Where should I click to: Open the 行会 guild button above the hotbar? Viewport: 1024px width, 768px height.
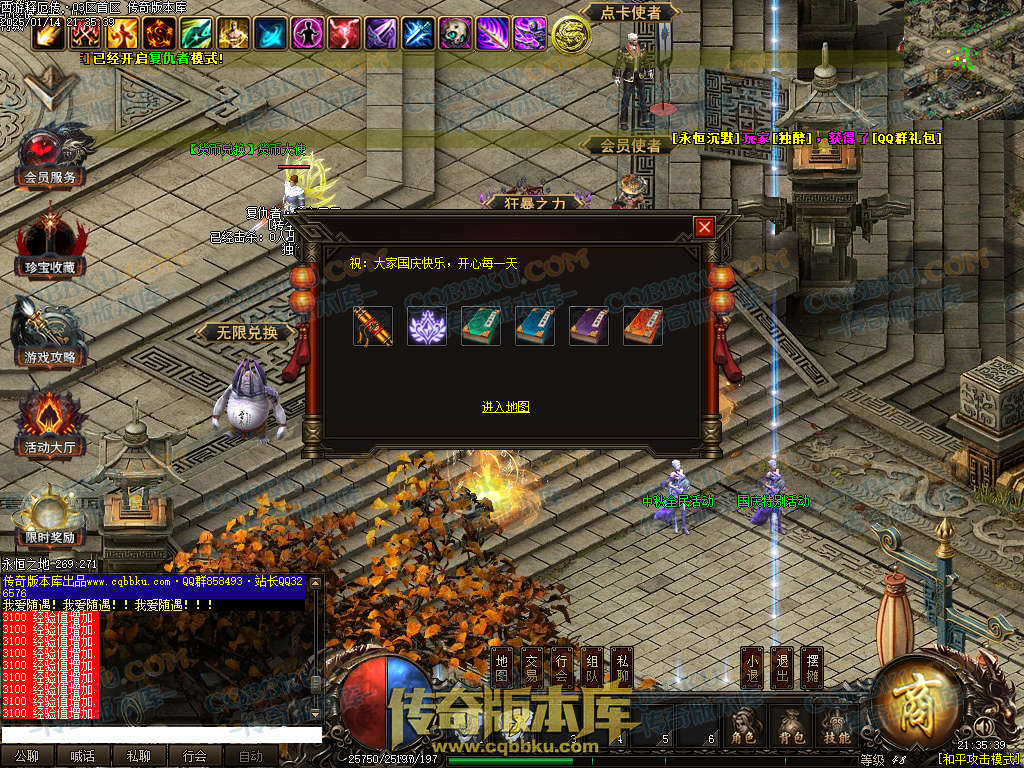(562, 669)
